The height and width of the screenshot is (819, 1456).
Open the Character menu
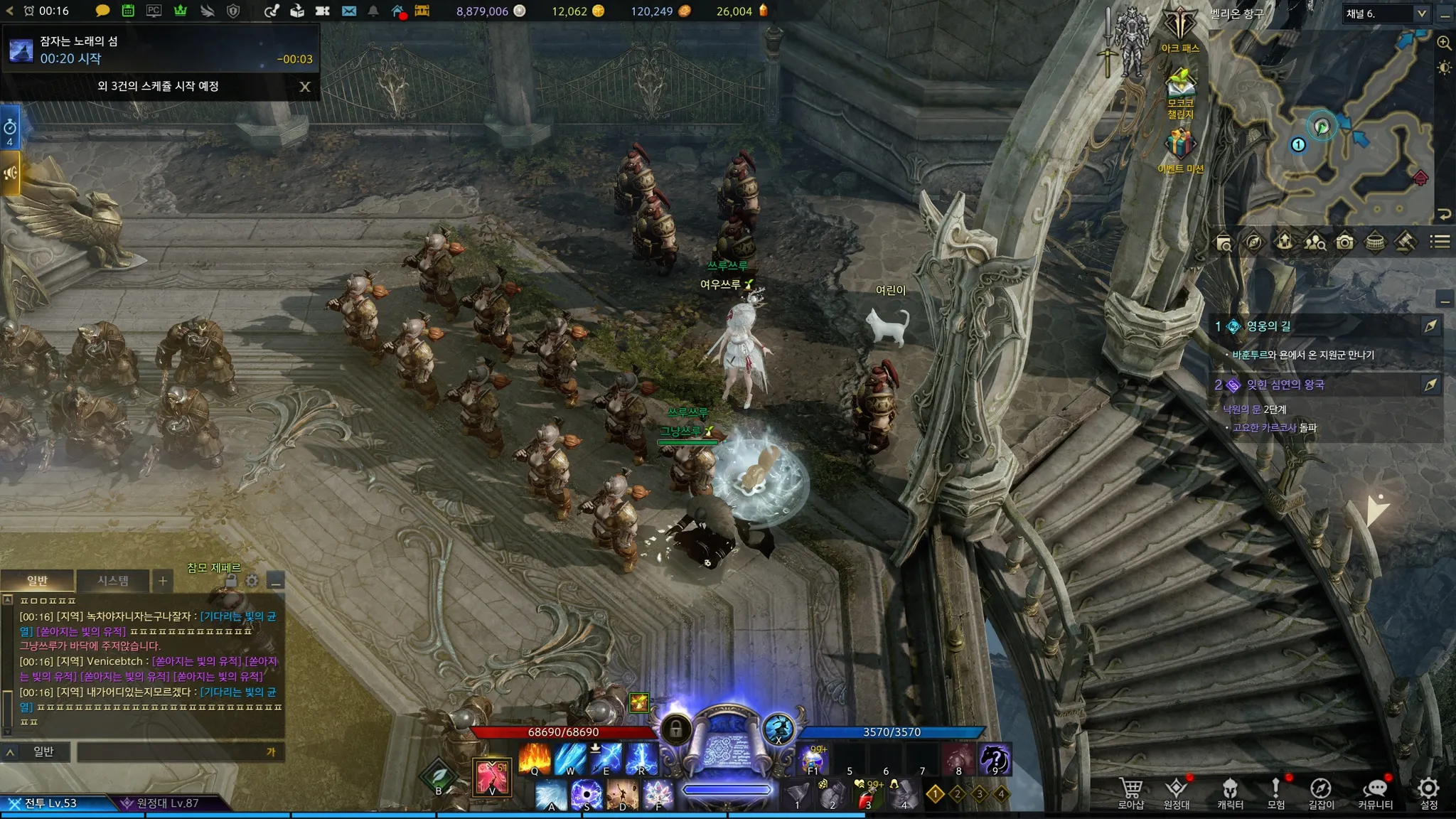[x=1230, y=791]
